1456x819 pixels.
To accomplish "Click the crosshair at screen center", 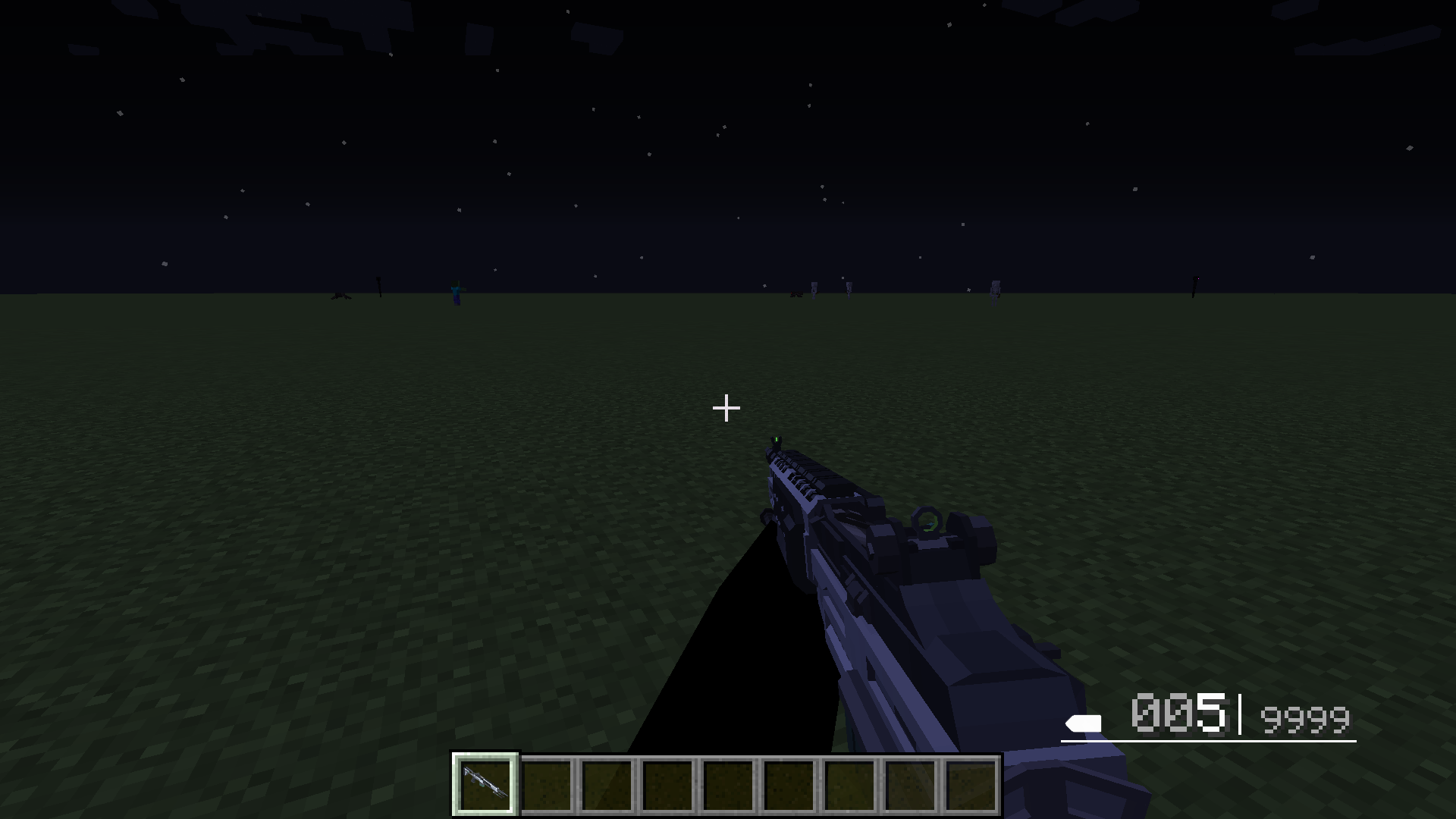I will point(726,408).
